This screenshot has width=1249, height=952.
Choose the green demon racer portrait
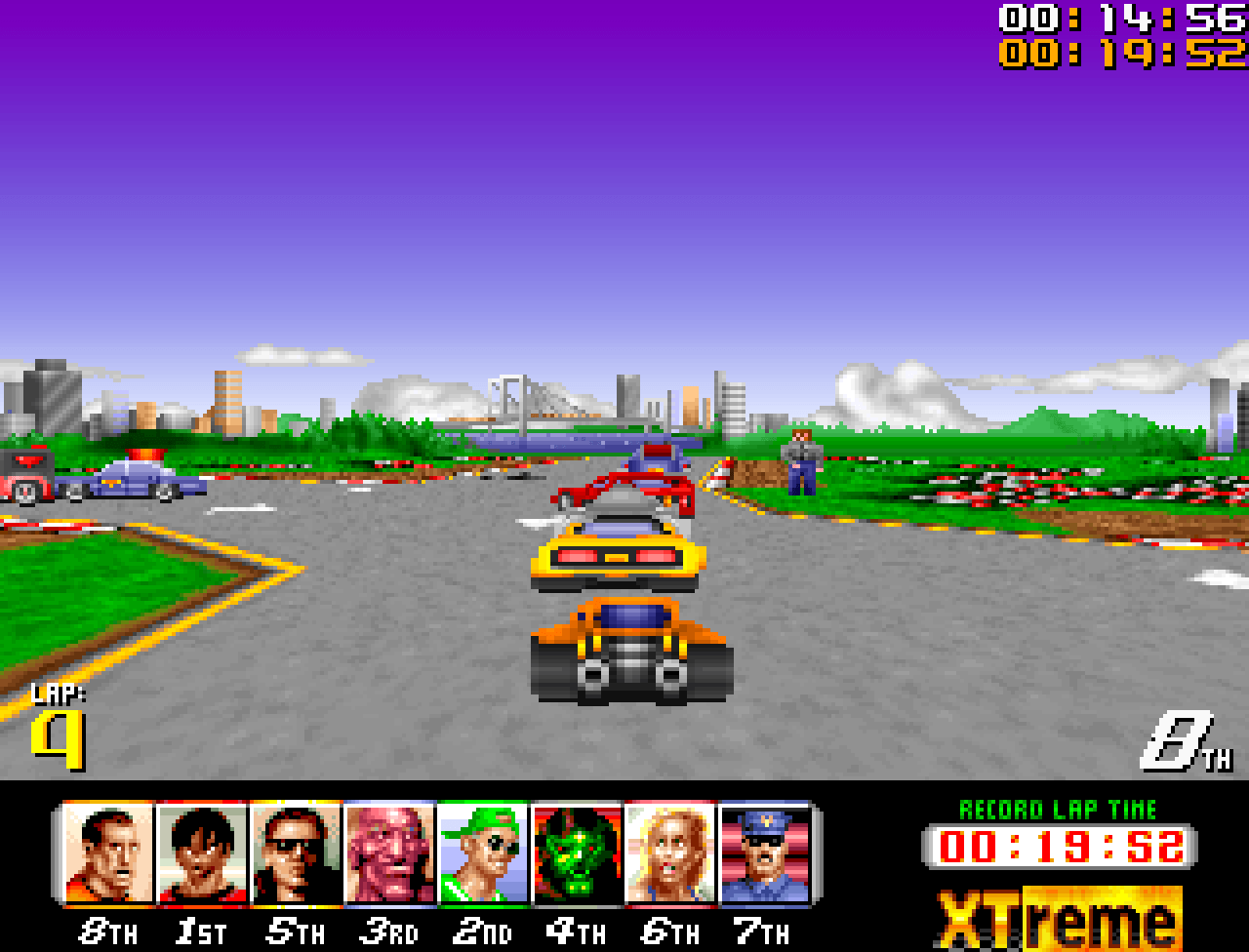[x=577, y=853]
